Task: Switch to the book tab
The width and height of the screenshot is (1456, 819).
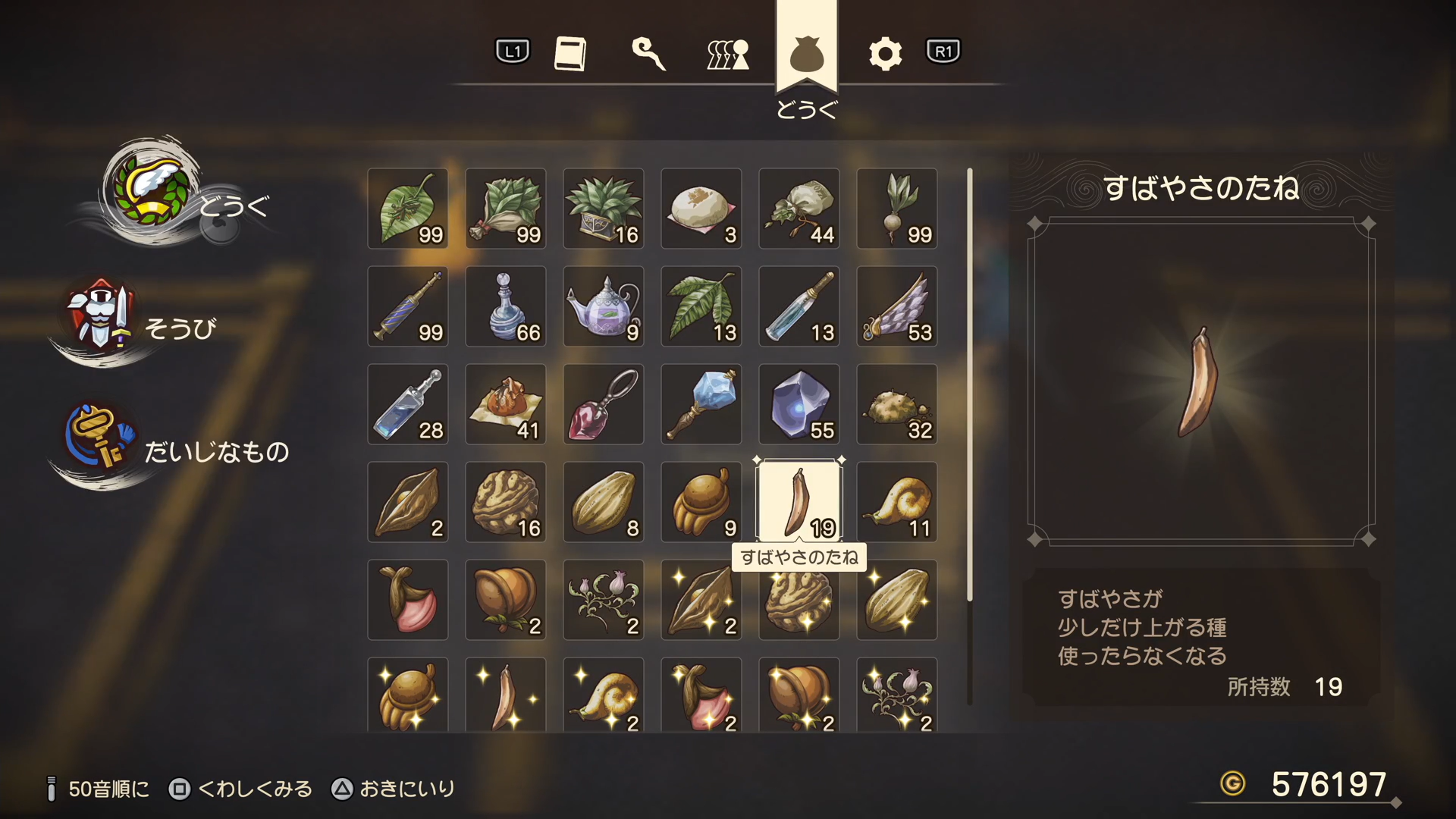Action: click(570, 54)
